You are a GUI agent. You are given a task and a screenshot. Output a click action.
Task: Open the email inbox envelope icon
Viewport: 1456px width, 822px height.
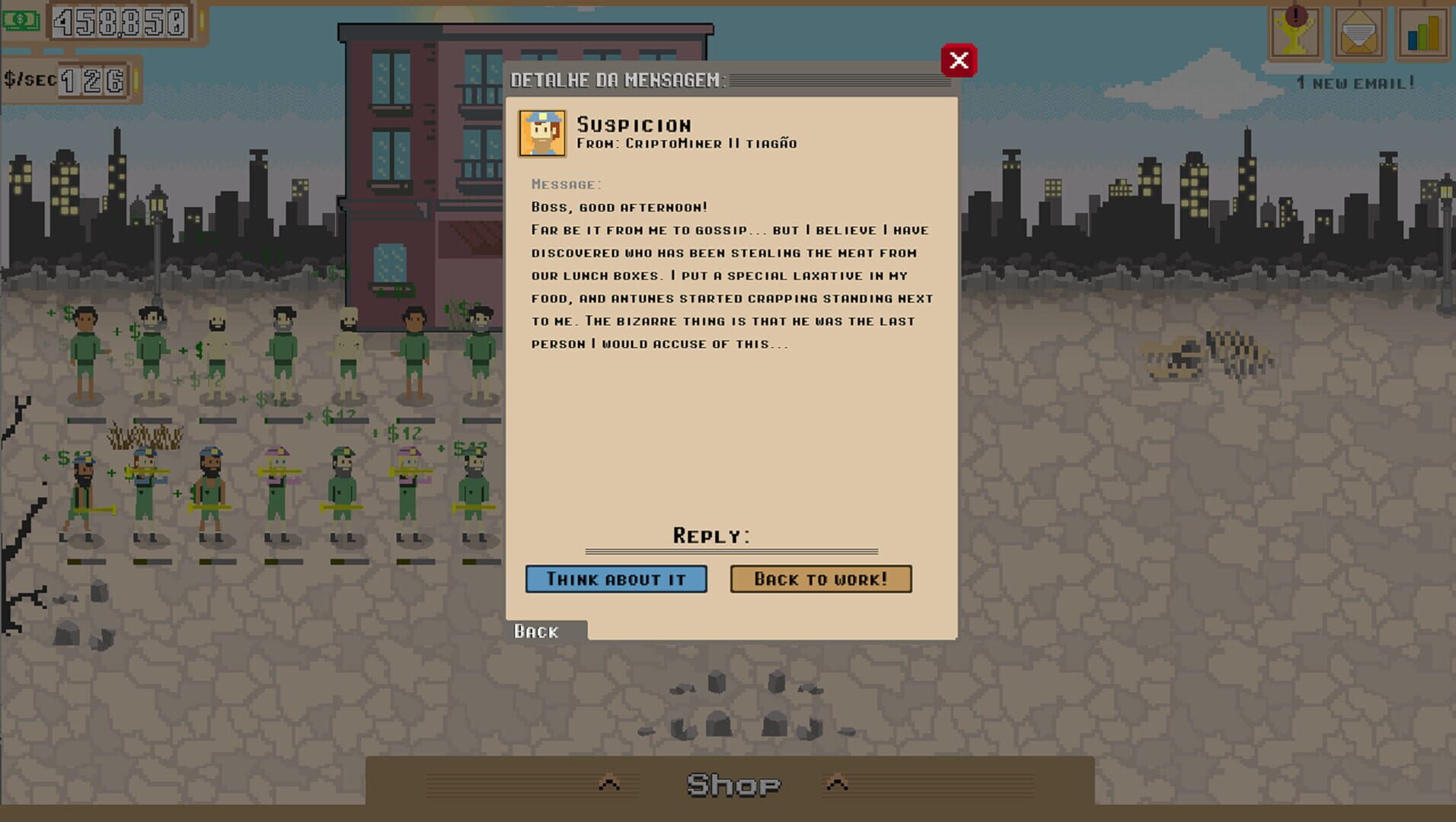click(1359, 32)
